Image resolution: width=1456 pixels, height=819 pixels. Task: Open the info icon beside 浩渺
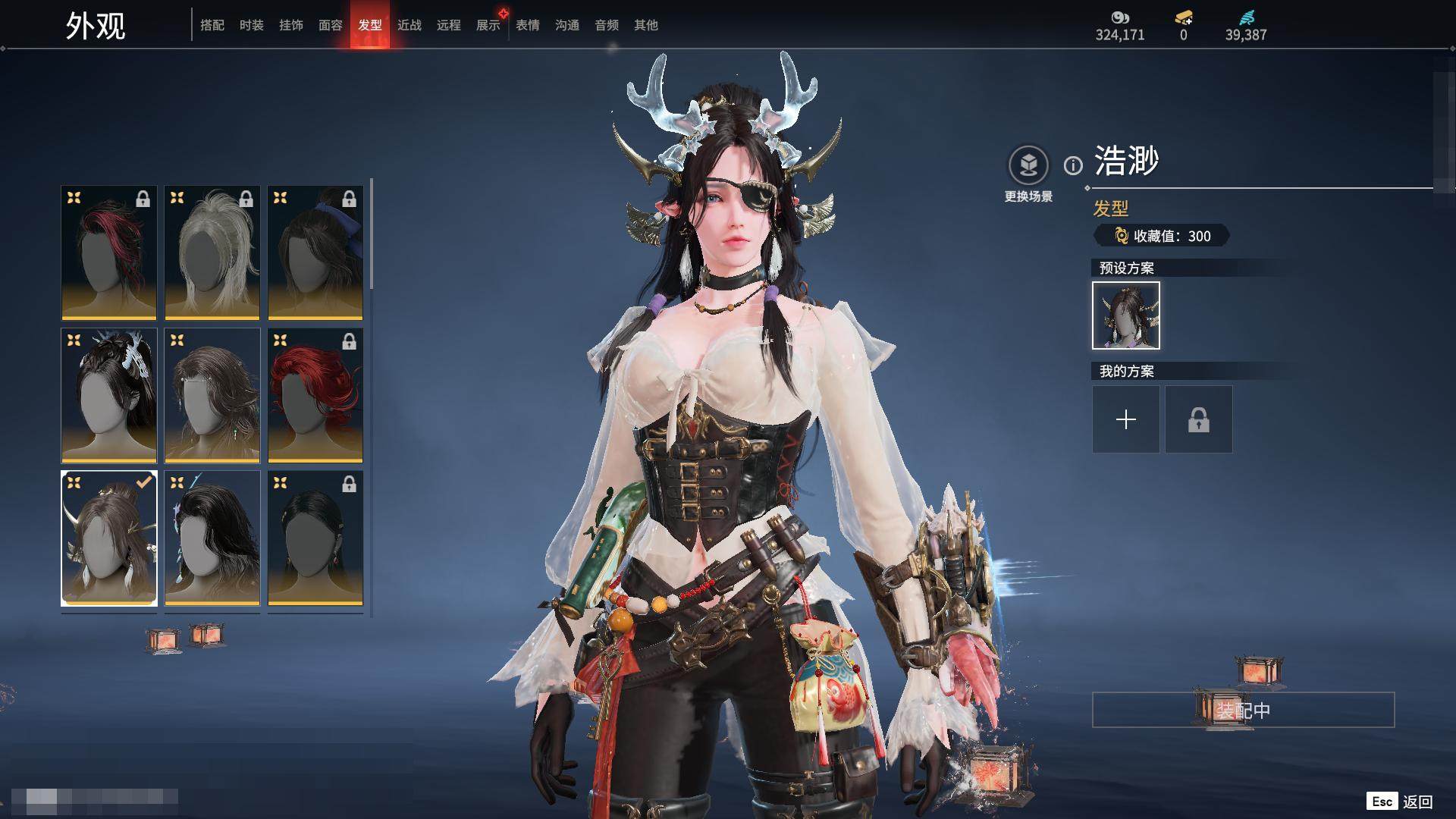[1073, 165]
